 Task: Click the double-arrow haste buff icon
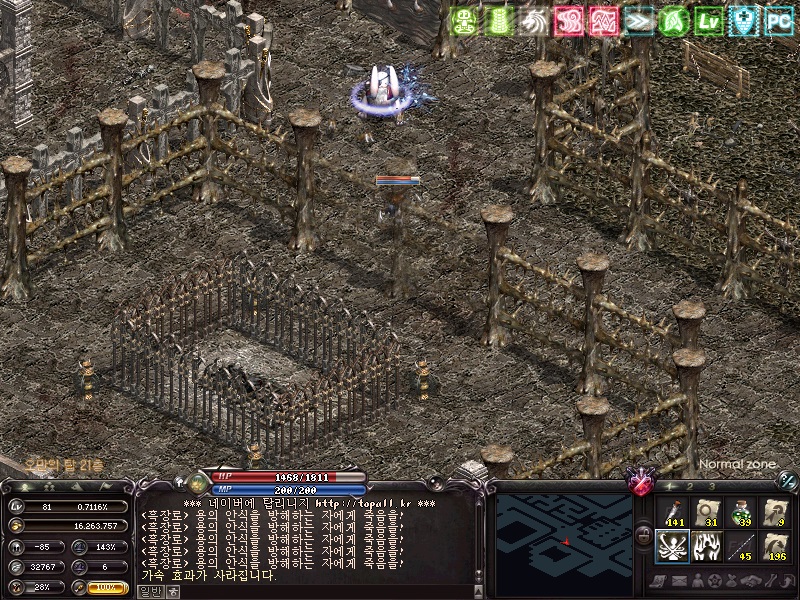[640, 21]
